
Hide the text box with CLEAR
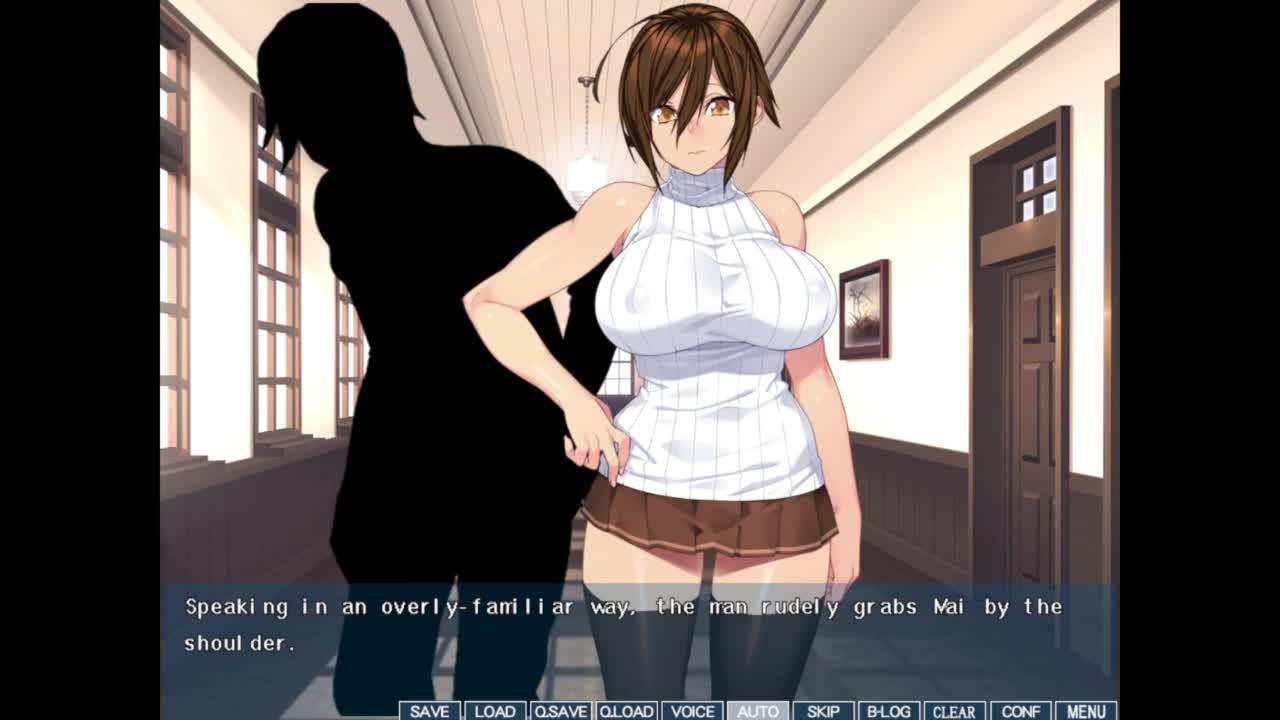[x=954, y=711]
